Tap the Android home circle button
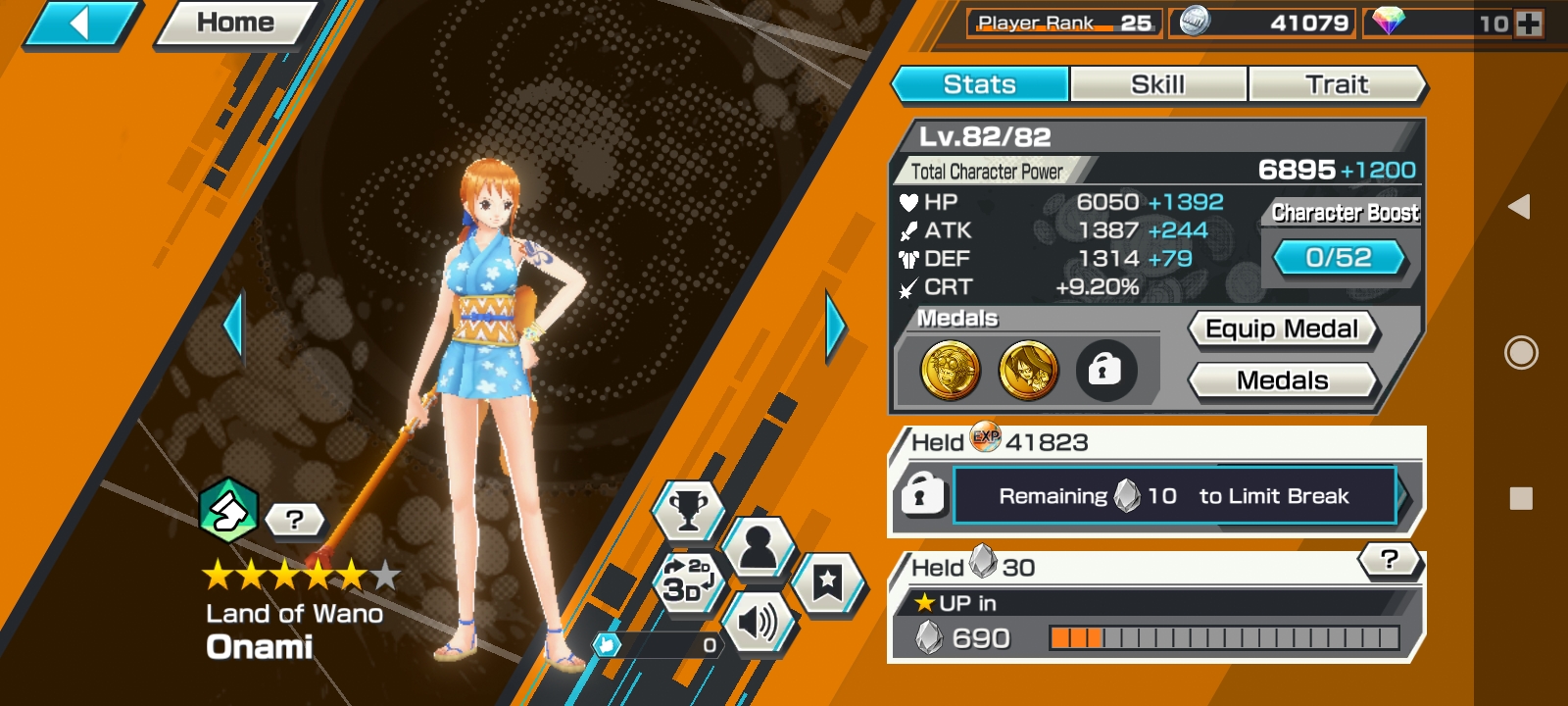 coord(1520,353)
